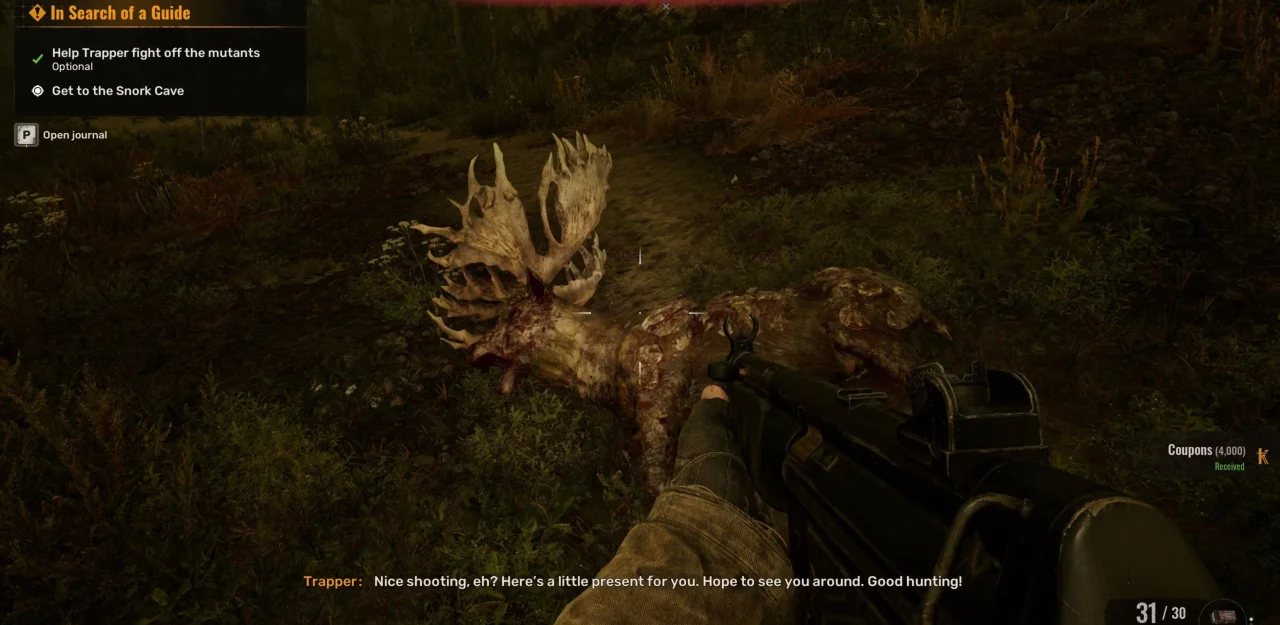Image resolution: width=1280 pixels, height=625 pixels.
Task: Click the Get to the Snork Cave objective
Action: click(x=117, y=91)
